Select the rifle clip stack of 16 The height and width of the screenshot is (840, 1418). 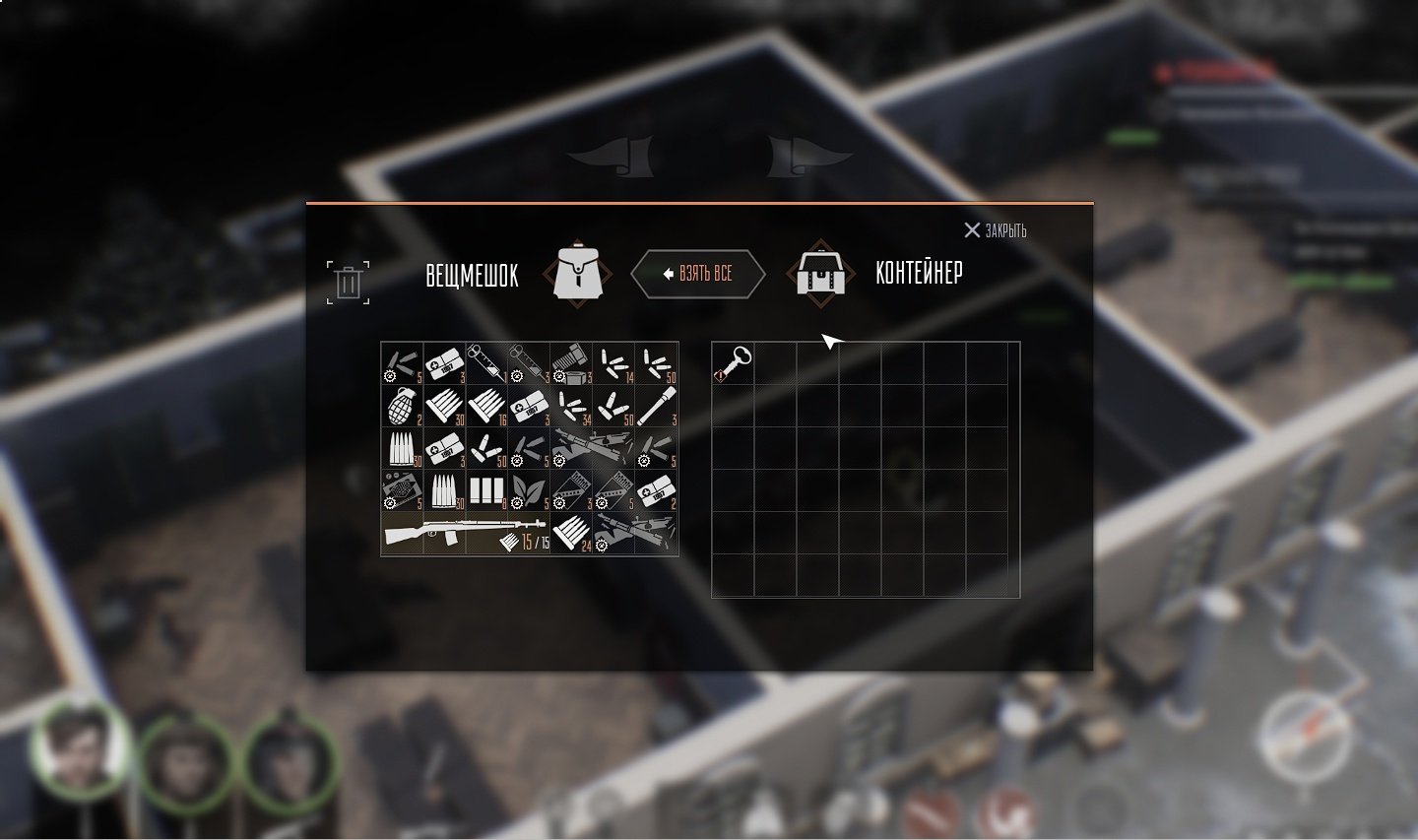pos(486,406)
